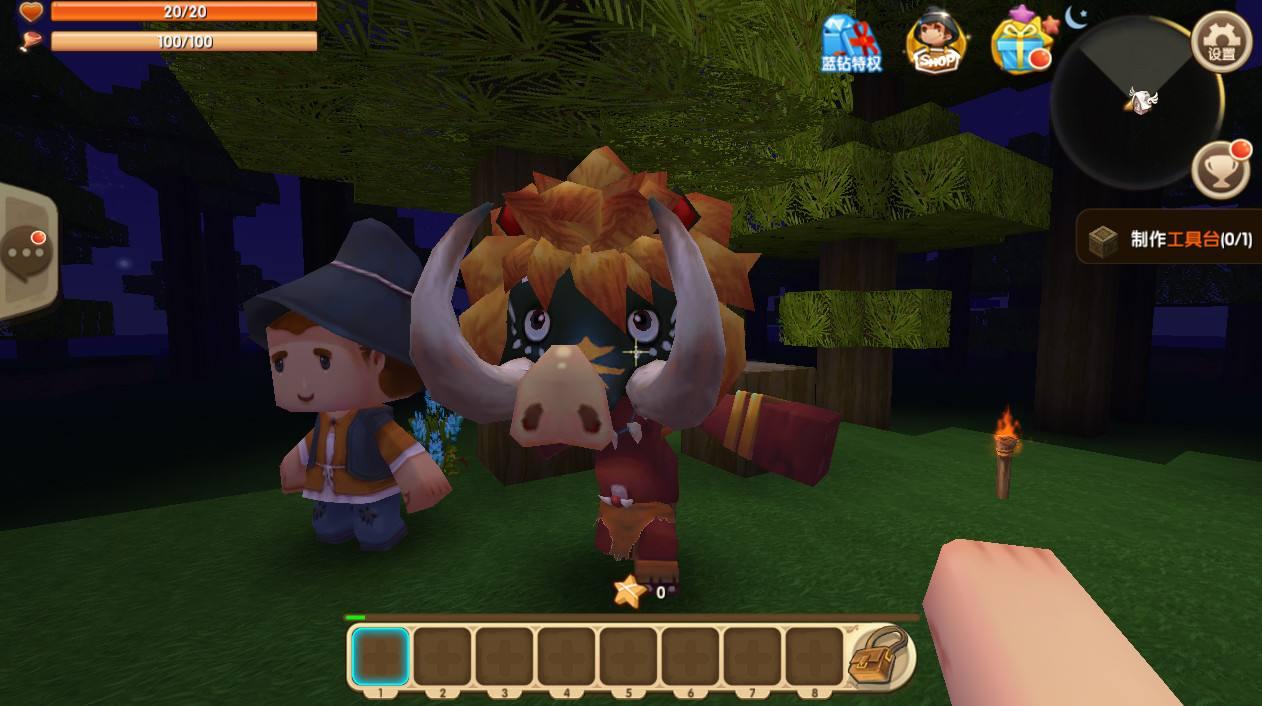Open the backpack inventory button
This screenshot has width=1262, height=706.
click(880, 656)
